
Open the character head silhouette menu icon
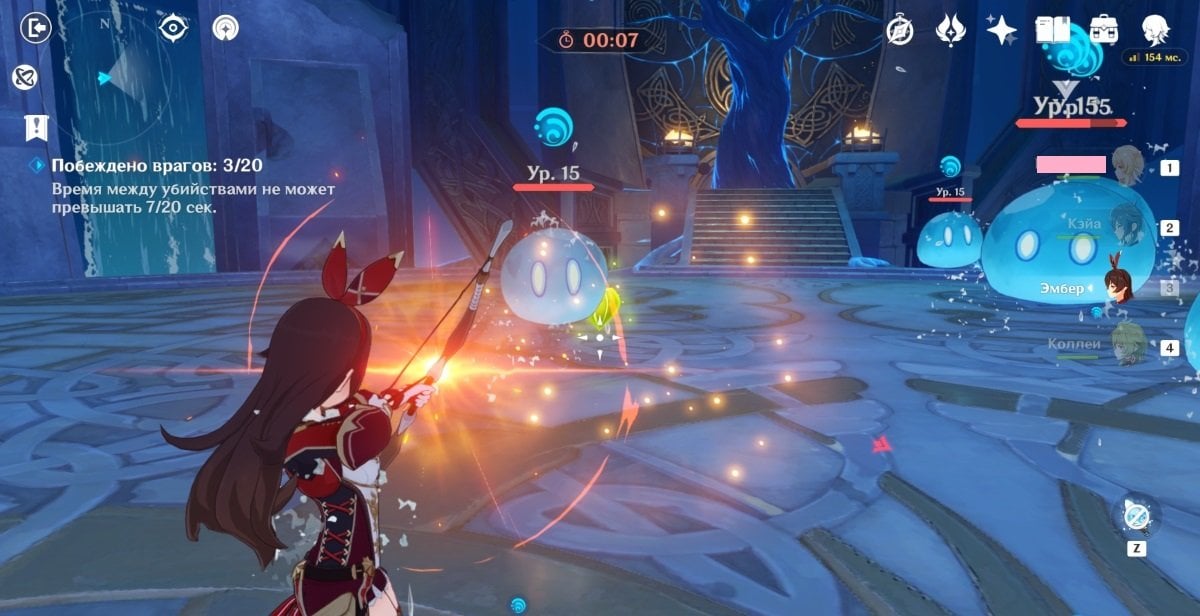(1155, 28)
